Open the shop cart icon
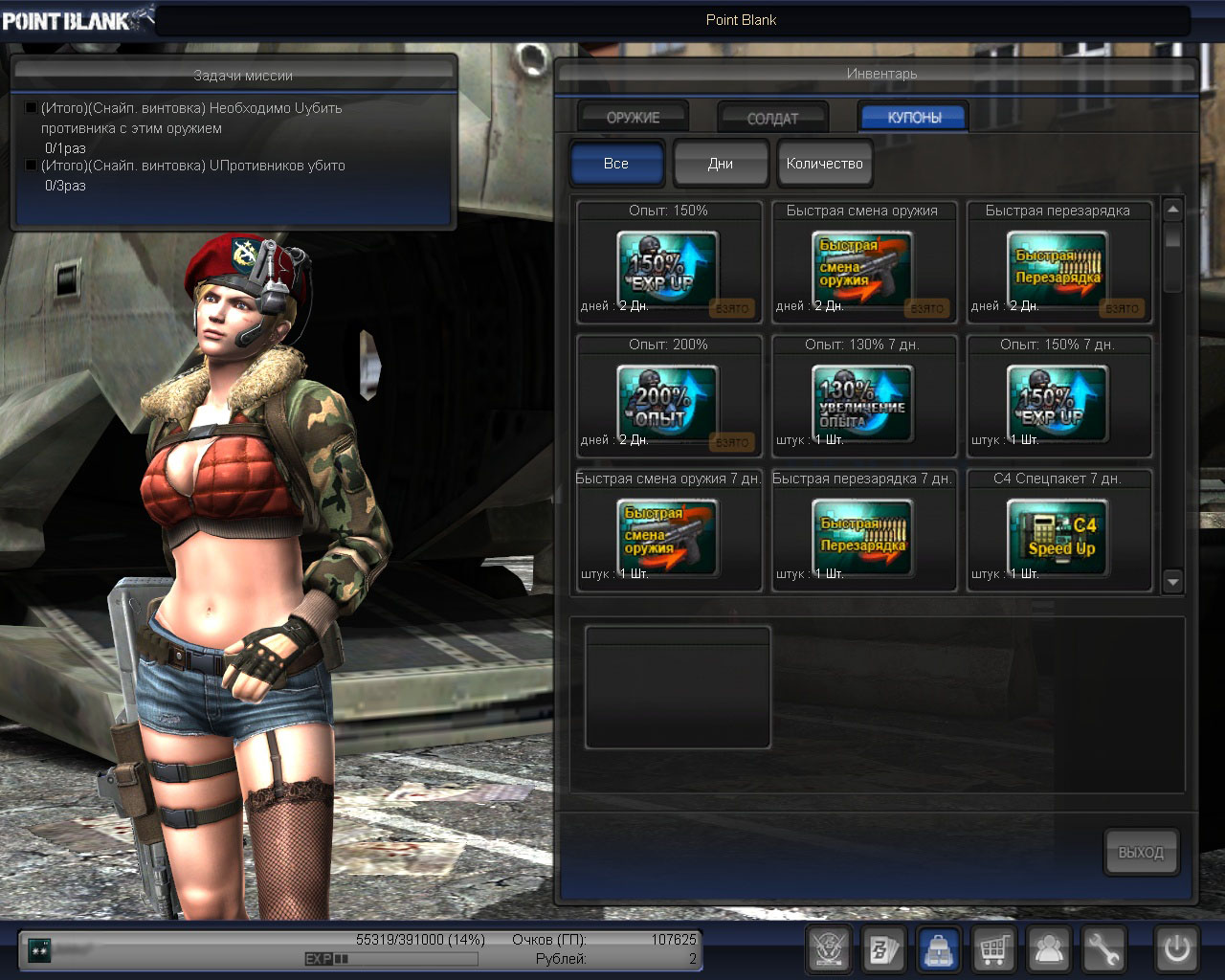 click(x=994, y=950)
